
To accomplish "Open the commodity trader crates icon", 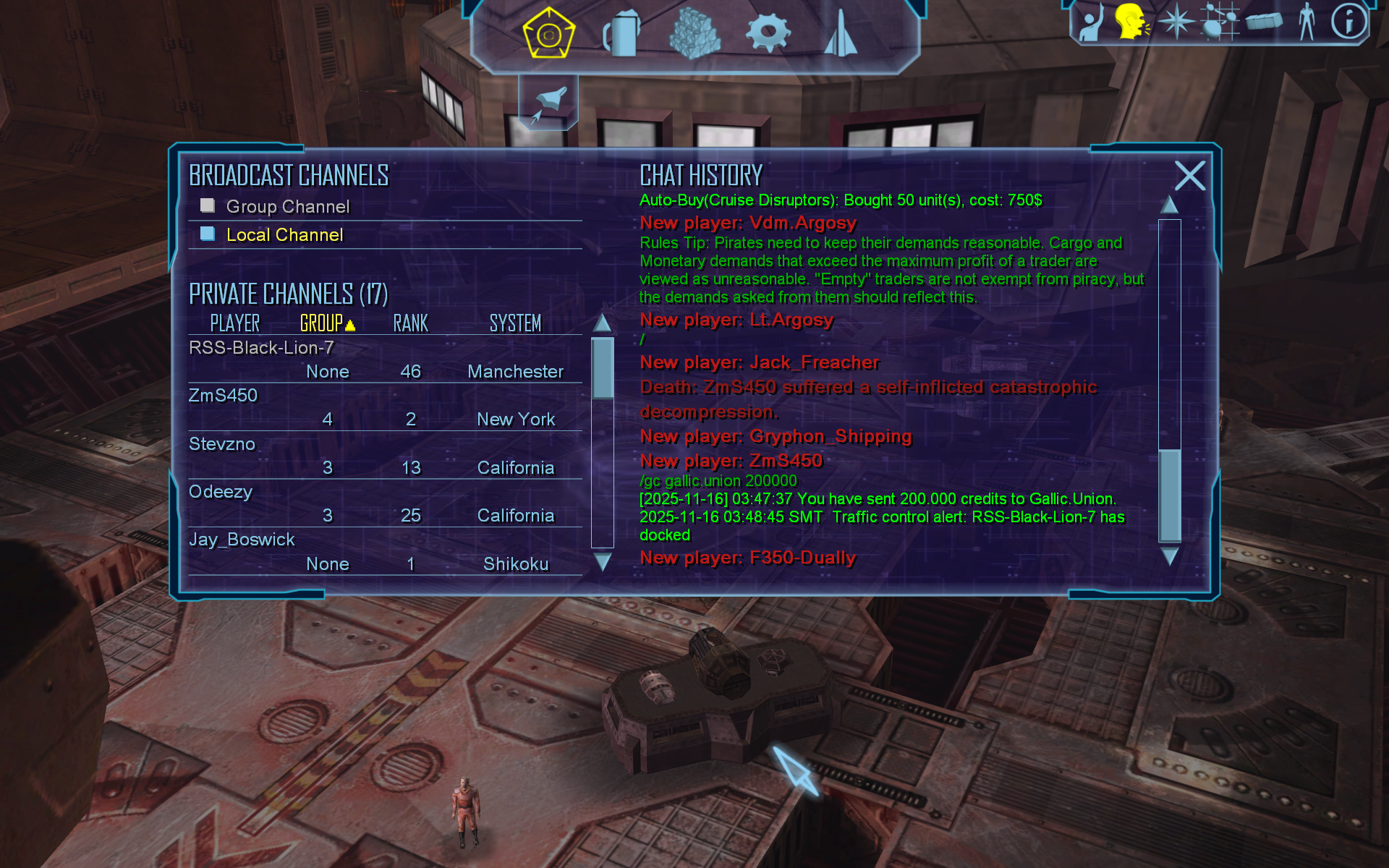I will click(694, 33).
